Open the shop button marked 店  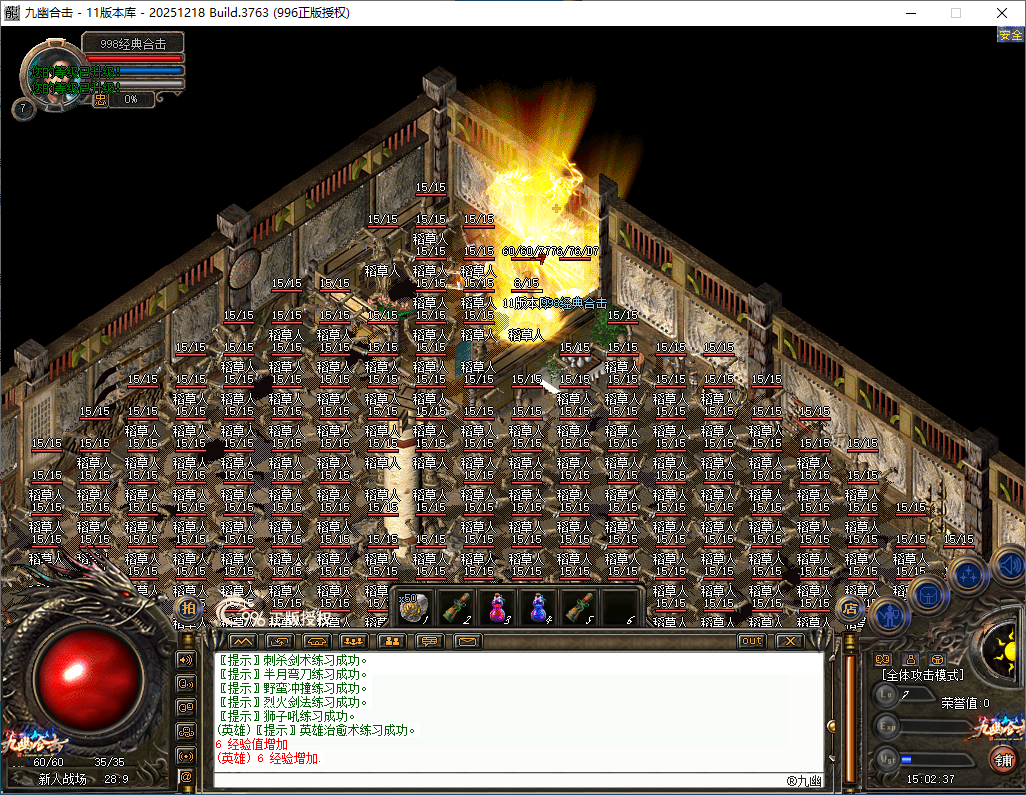pos(849,607)
